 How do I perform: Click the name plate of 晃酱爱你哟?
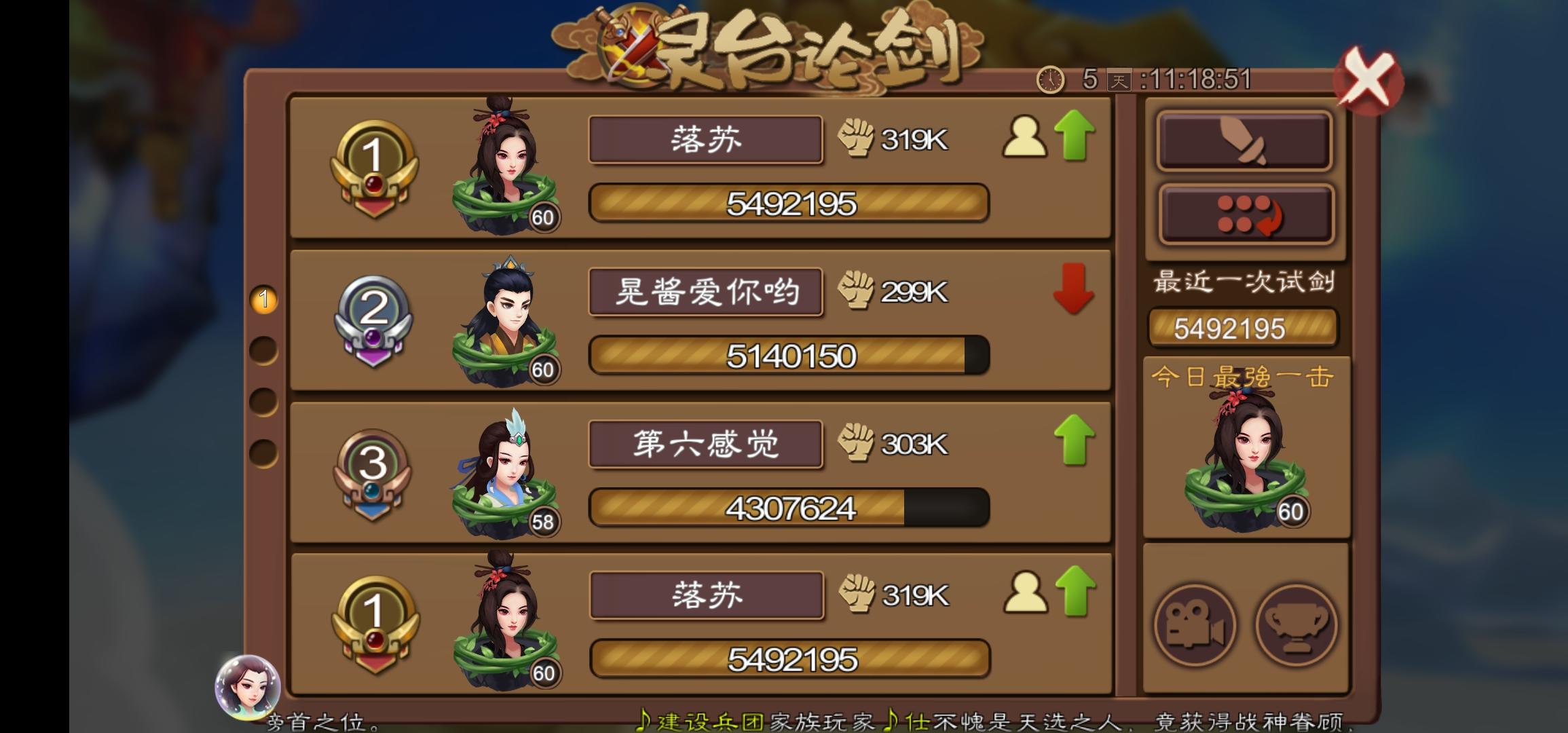(x=706, y=292)
